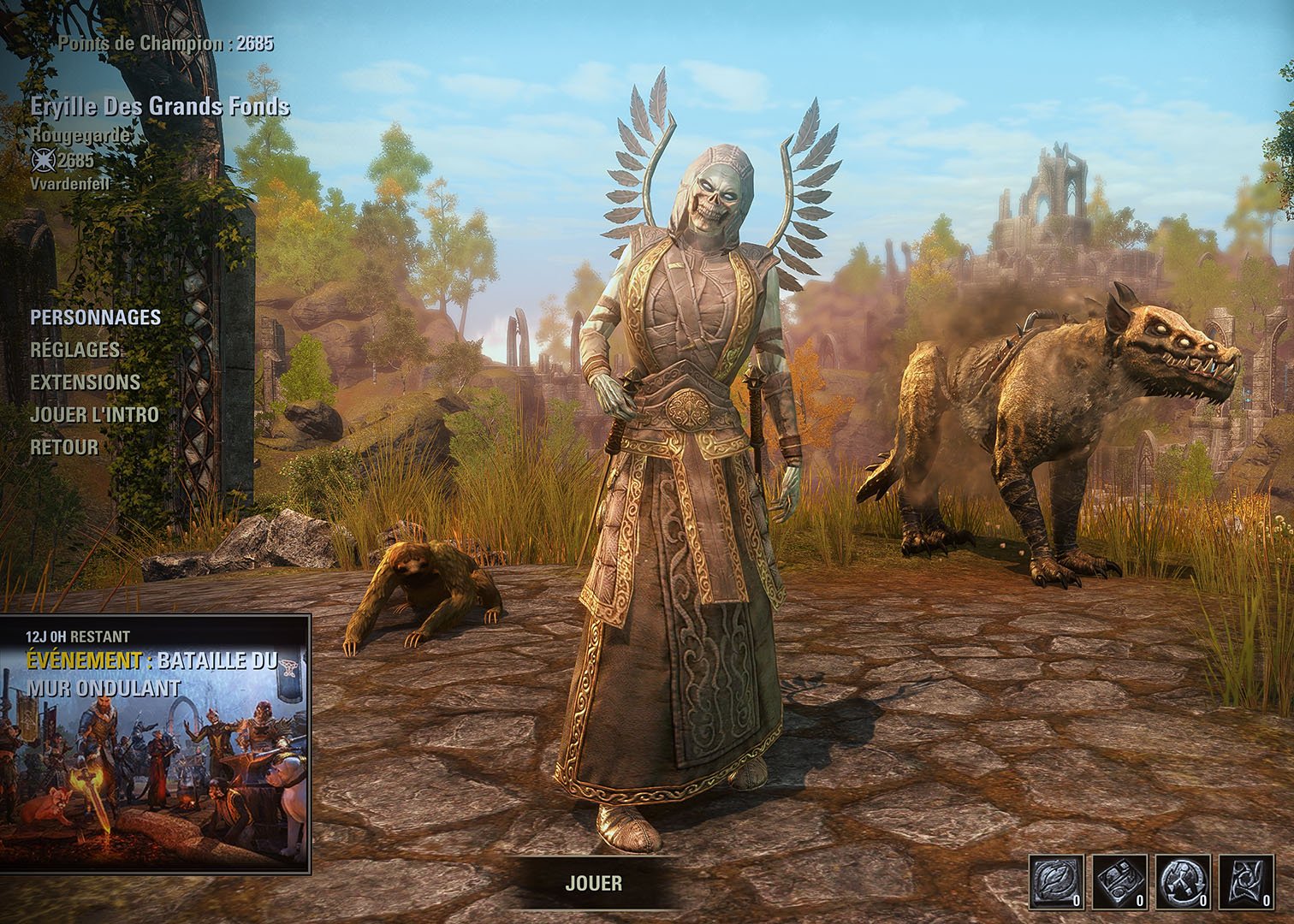The image size is (1294, 924).
Task: Open the Réglages settings menu
Action: [75, 350]
